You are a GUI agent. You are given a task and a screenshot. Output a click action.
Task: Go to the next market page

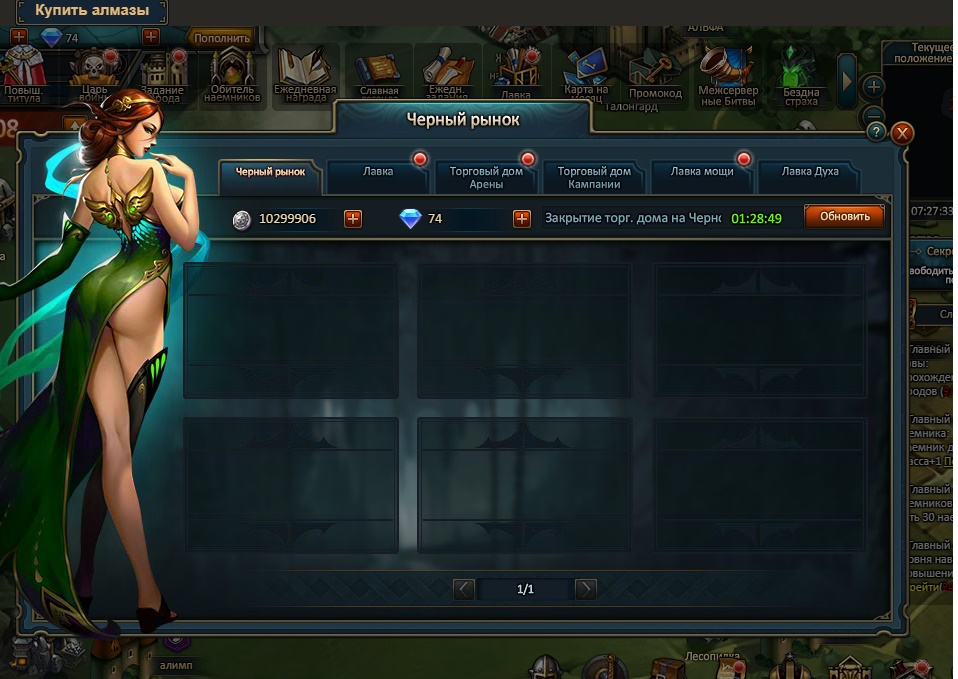tap(586, 589)
